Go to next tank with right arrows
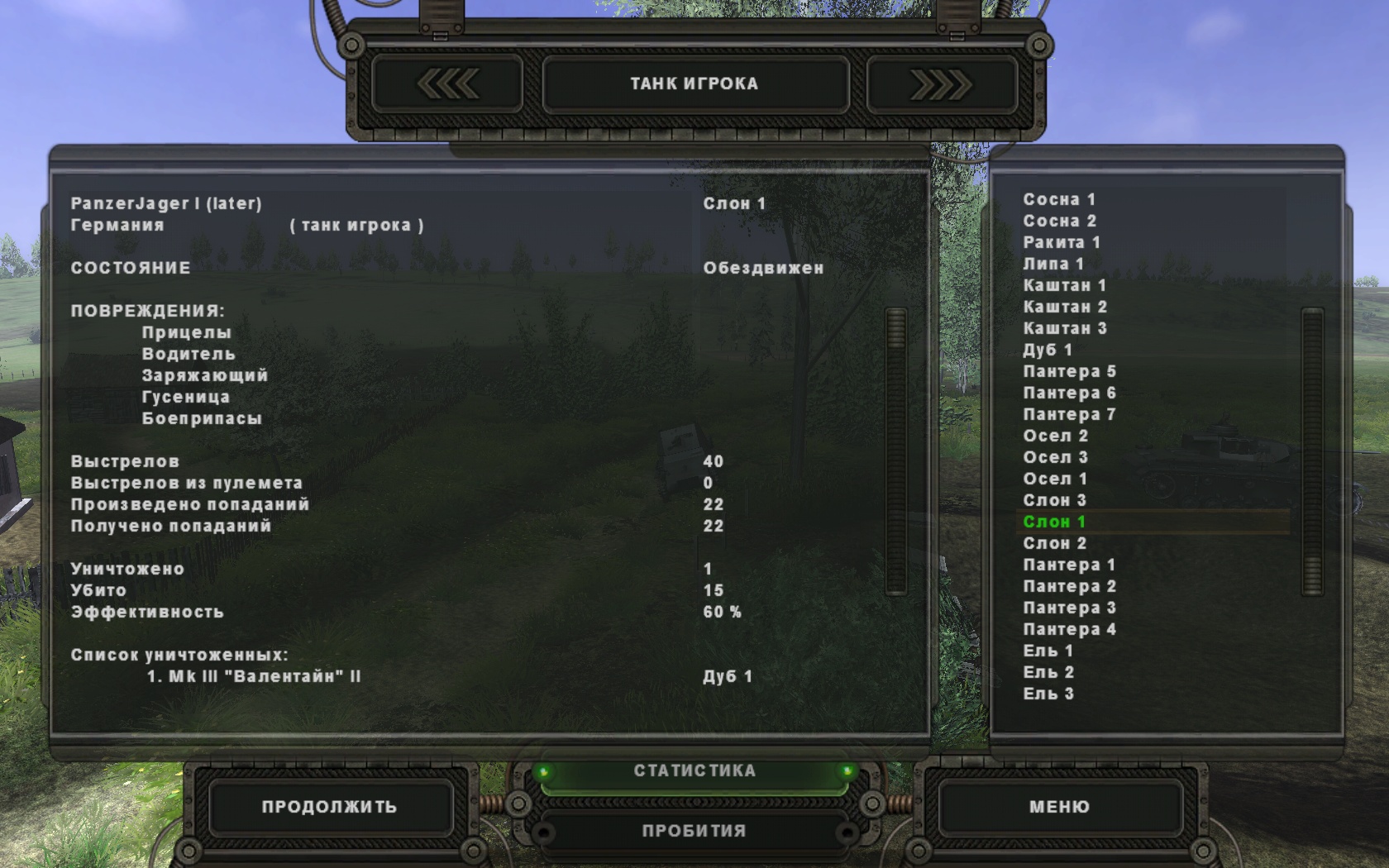1389x868 pixels. [x=941, y=84]
